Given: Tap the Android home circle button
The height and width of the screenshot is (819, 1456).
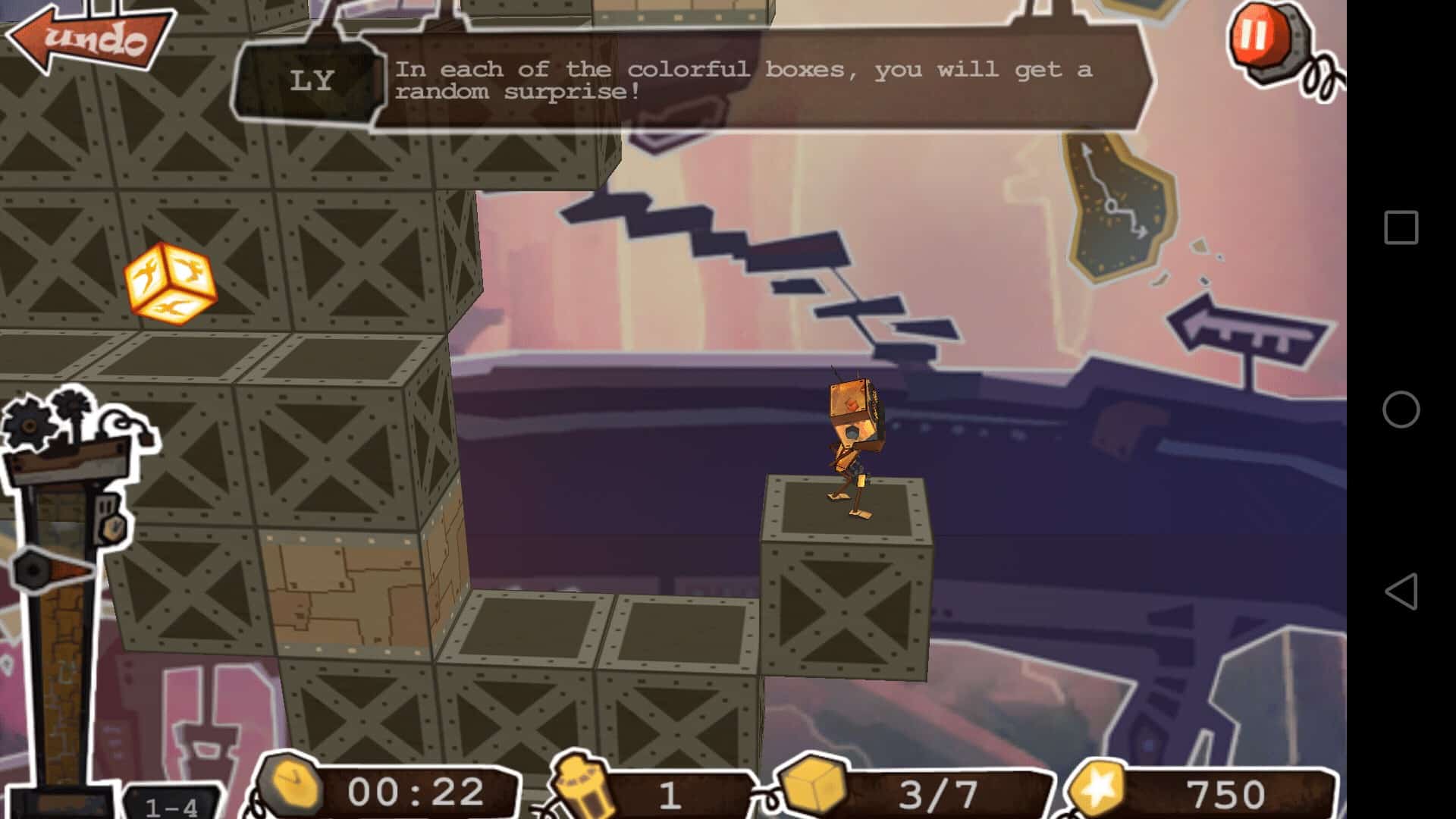Looking at the screenshot, I should (x=1401, y=409).
